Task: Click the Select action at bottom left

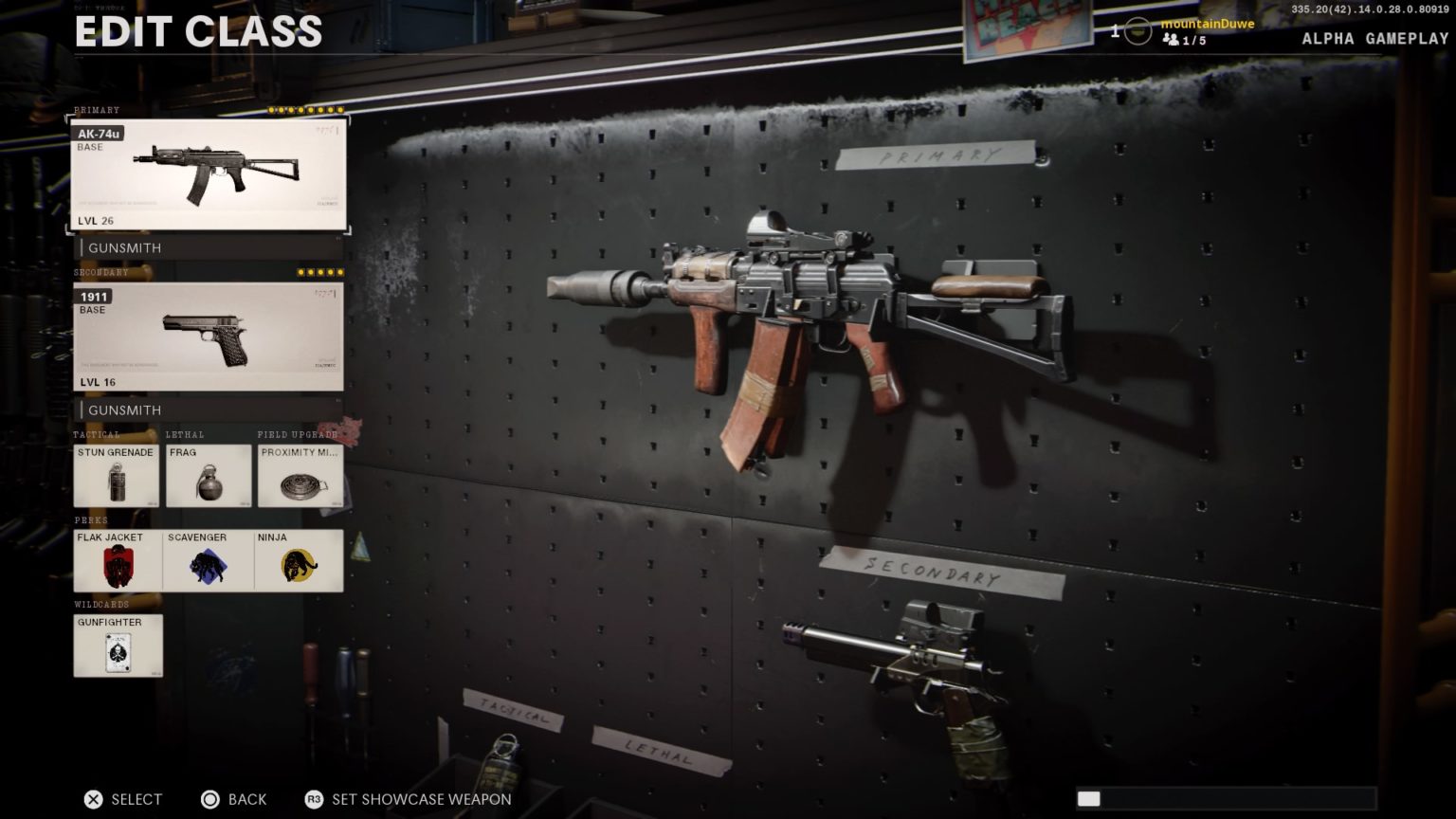Action: click(123, 799)
